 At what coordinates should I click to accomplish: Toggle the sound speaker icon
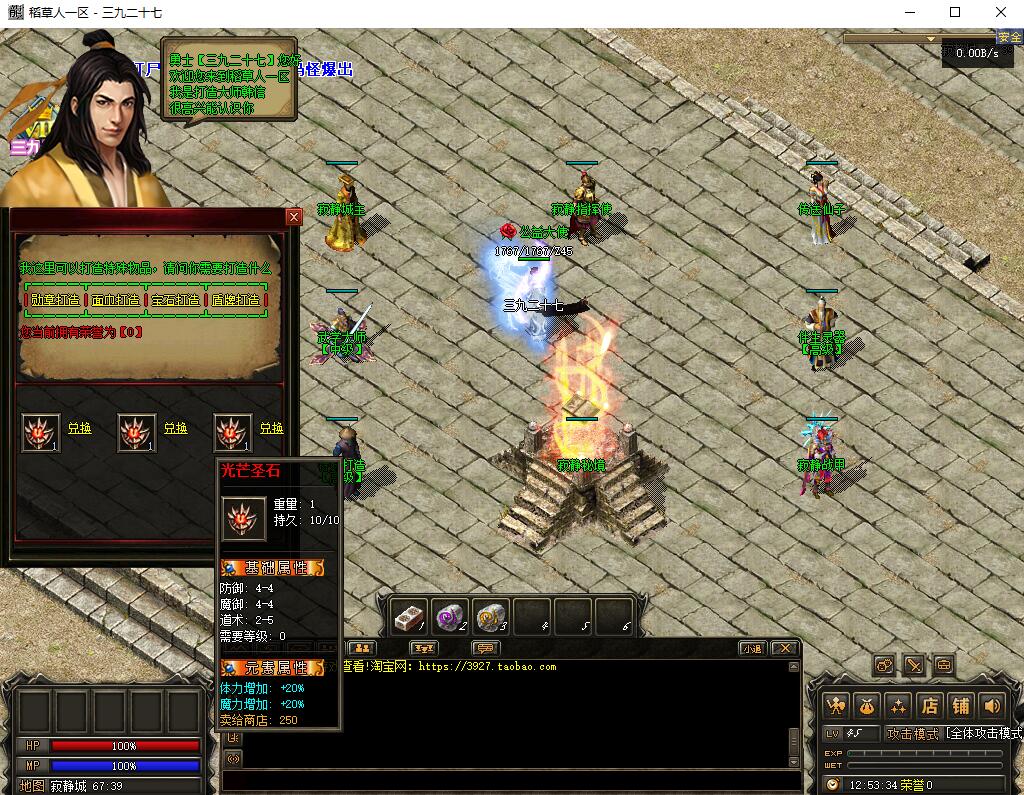992,705
